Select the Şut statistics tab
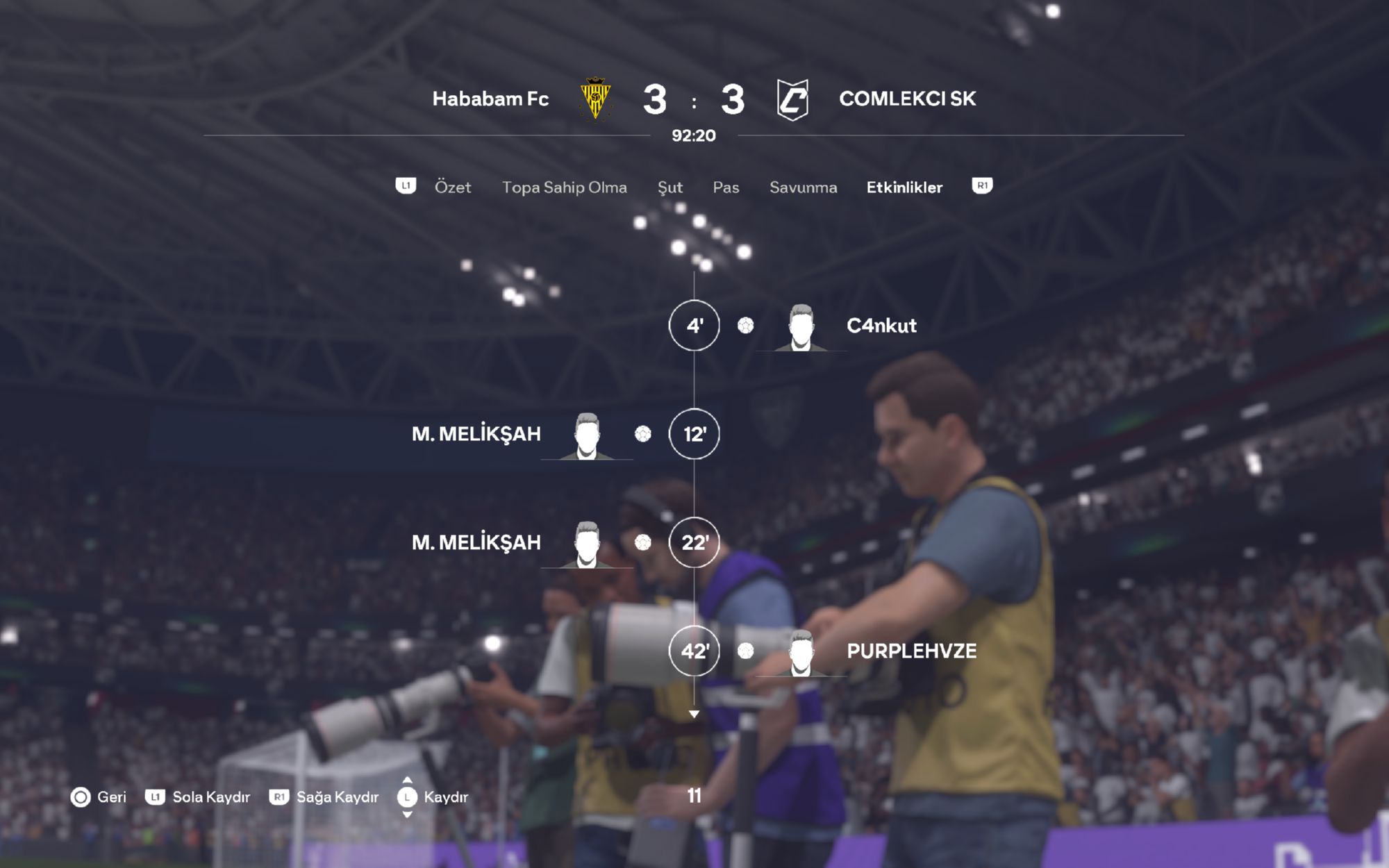The image size is (1389, 868). pos(669,187)
